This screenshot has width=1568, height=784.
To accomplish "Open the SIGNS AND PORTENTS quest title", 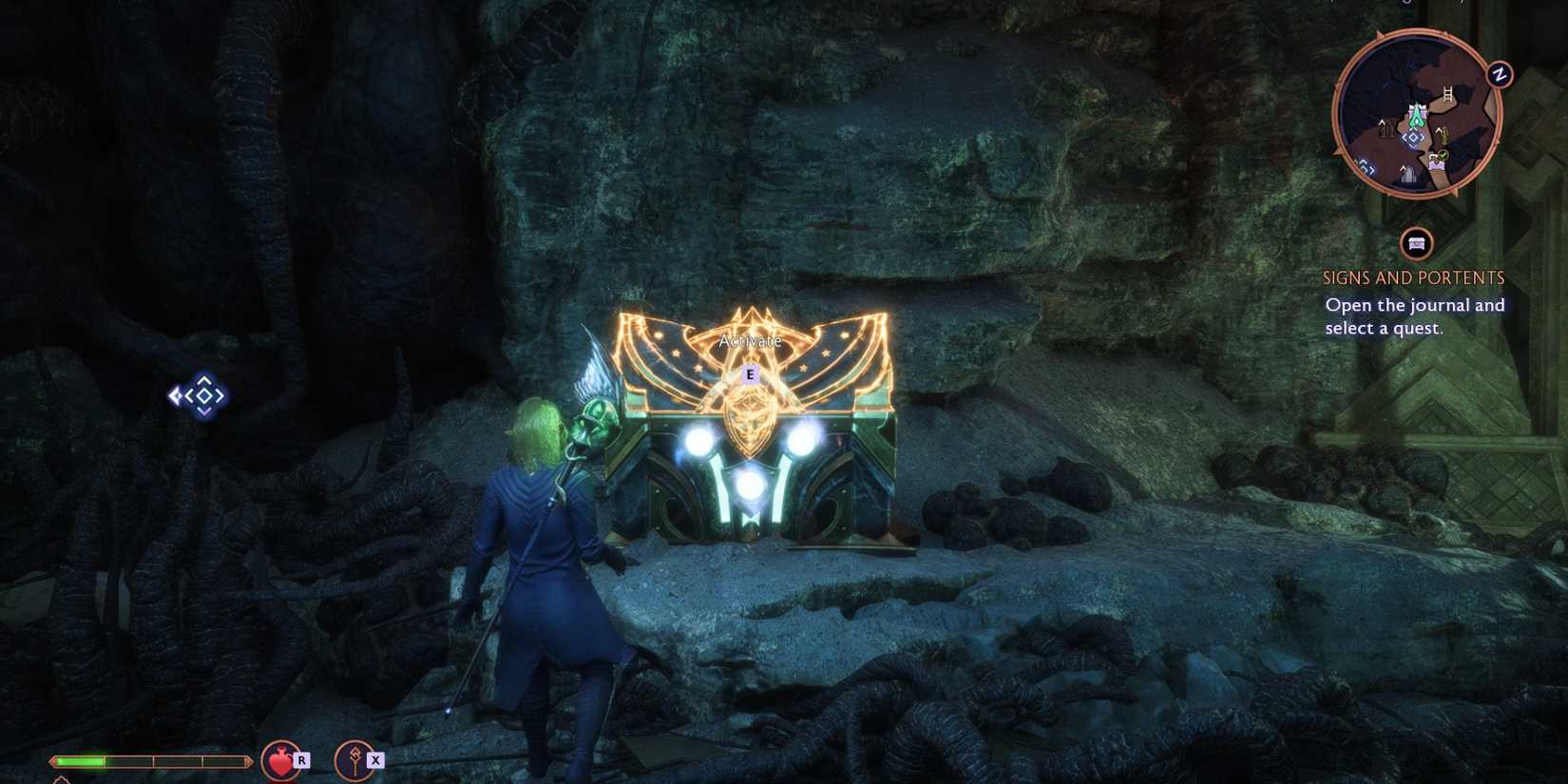I will point(1413,277).
